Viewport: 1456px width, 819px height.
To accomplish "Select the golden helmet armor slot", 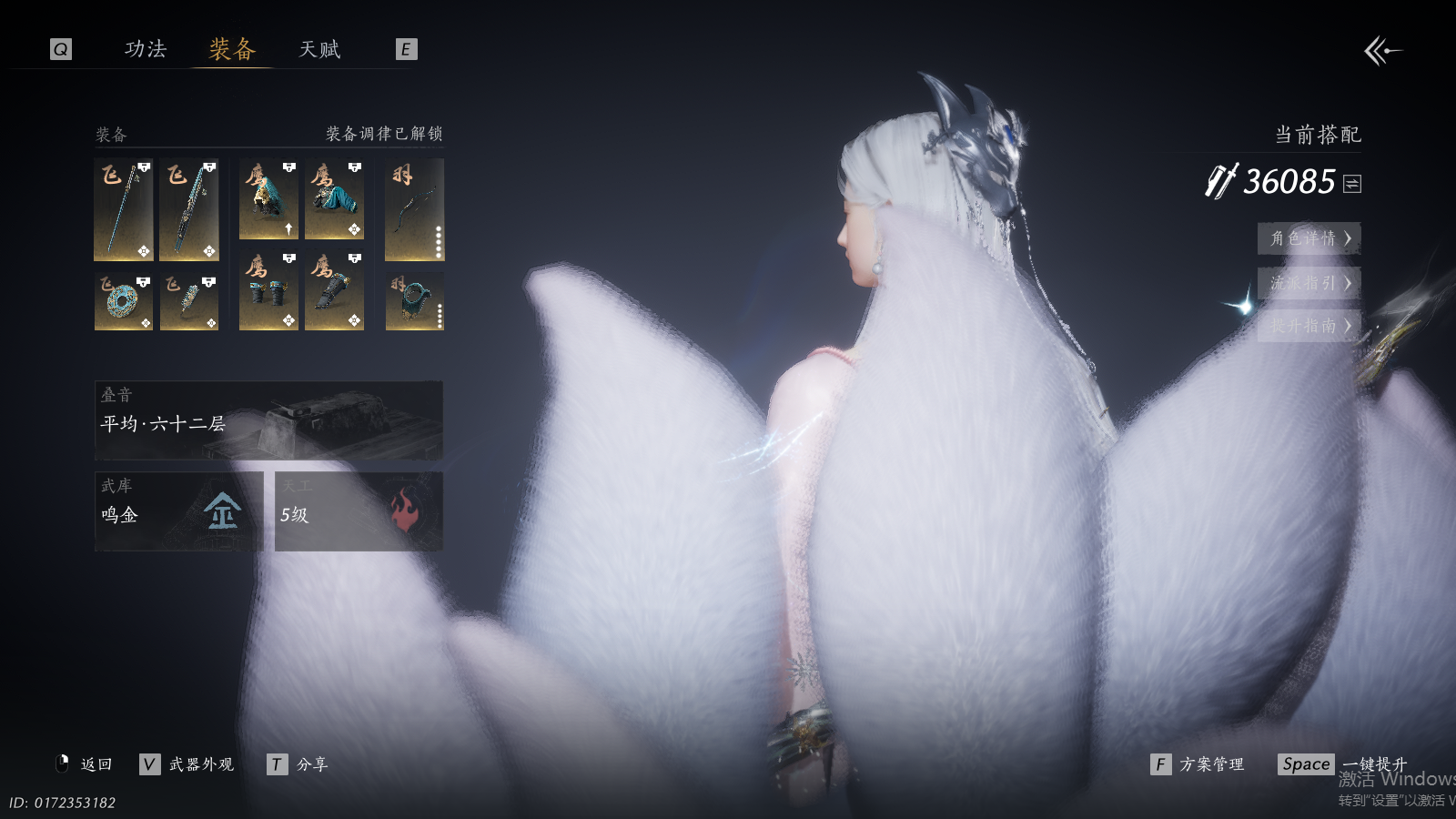I will click(268, 200).
